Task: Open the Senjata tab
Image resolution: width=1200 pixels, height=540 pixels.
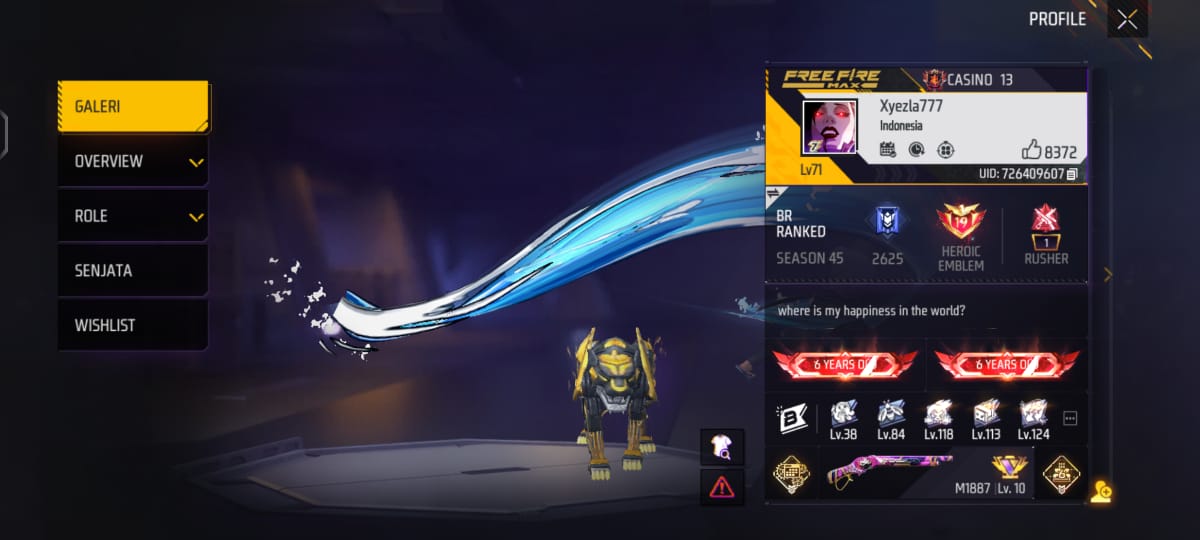Action: (133, 271)
